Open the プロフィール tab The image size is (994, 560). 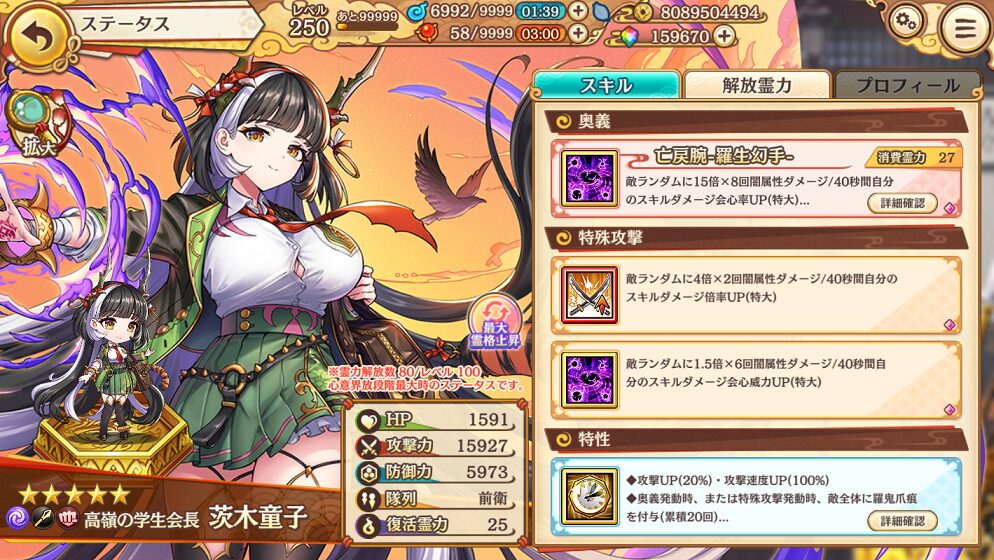tap(907, 85)
